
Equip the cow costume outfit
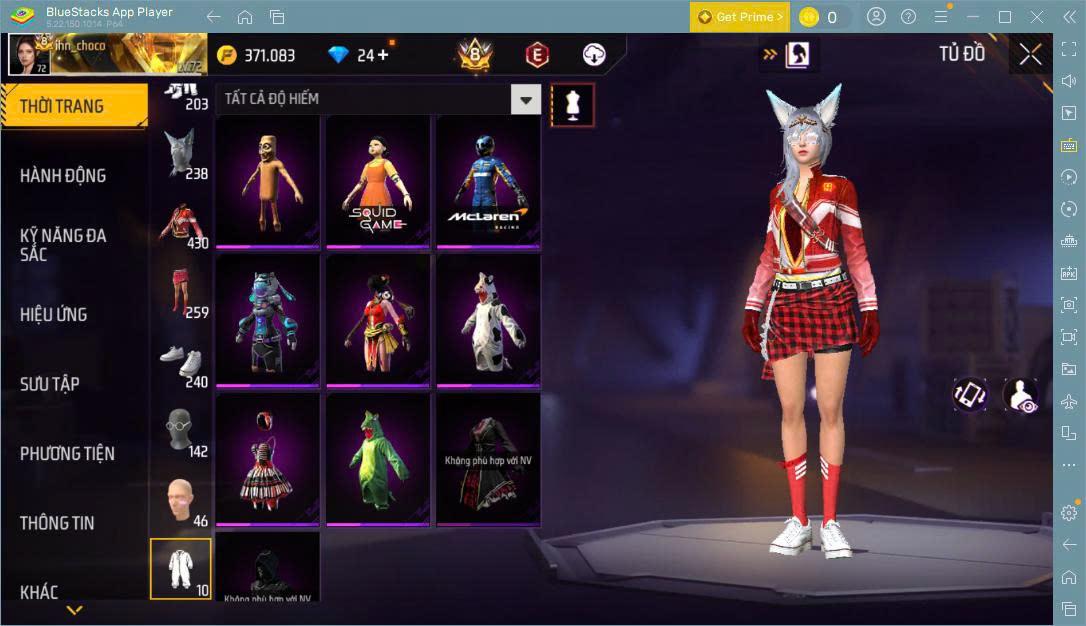[488, 320]
